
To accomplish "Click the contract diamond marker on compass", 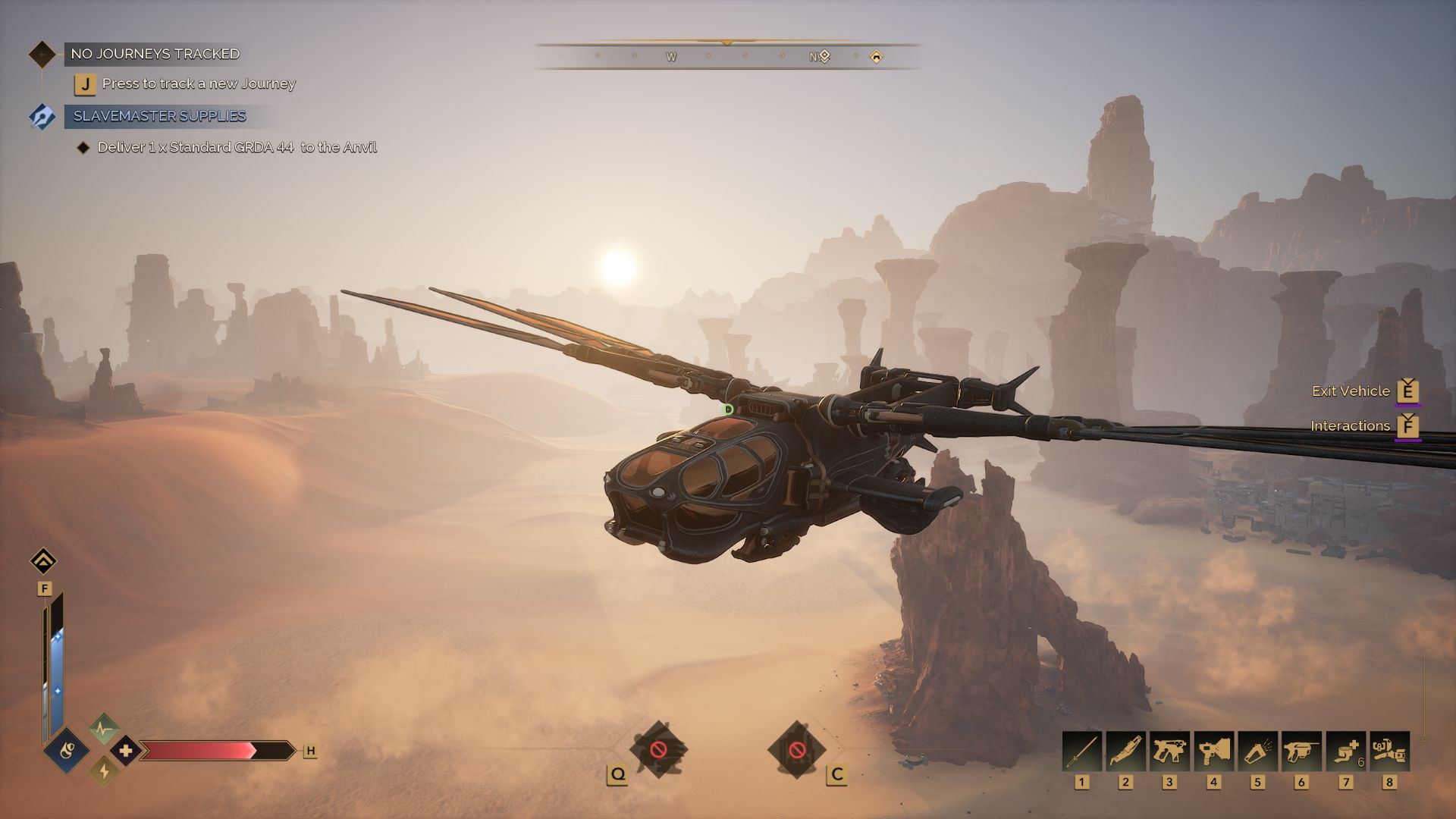I will [825, 56].
